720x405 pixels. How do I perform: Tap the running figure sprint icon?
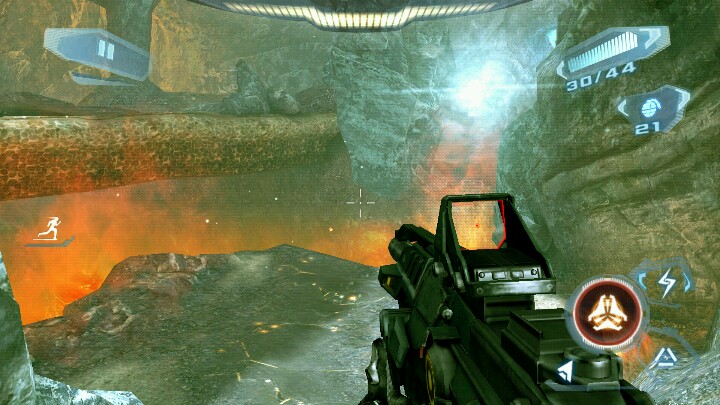[48, 229]
